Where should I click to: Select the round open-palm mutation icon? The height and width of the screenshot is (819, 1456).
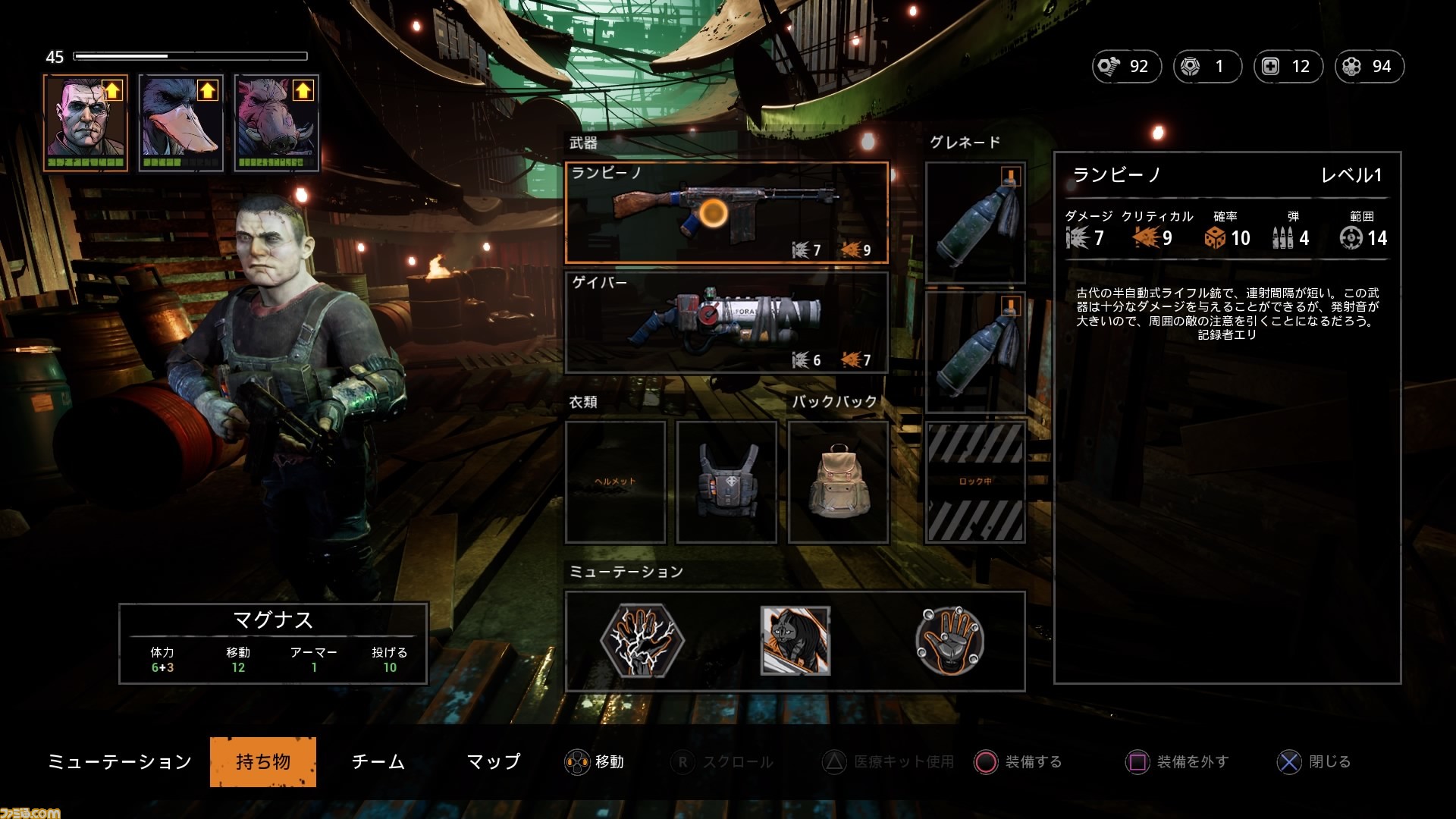click(949, 641)
